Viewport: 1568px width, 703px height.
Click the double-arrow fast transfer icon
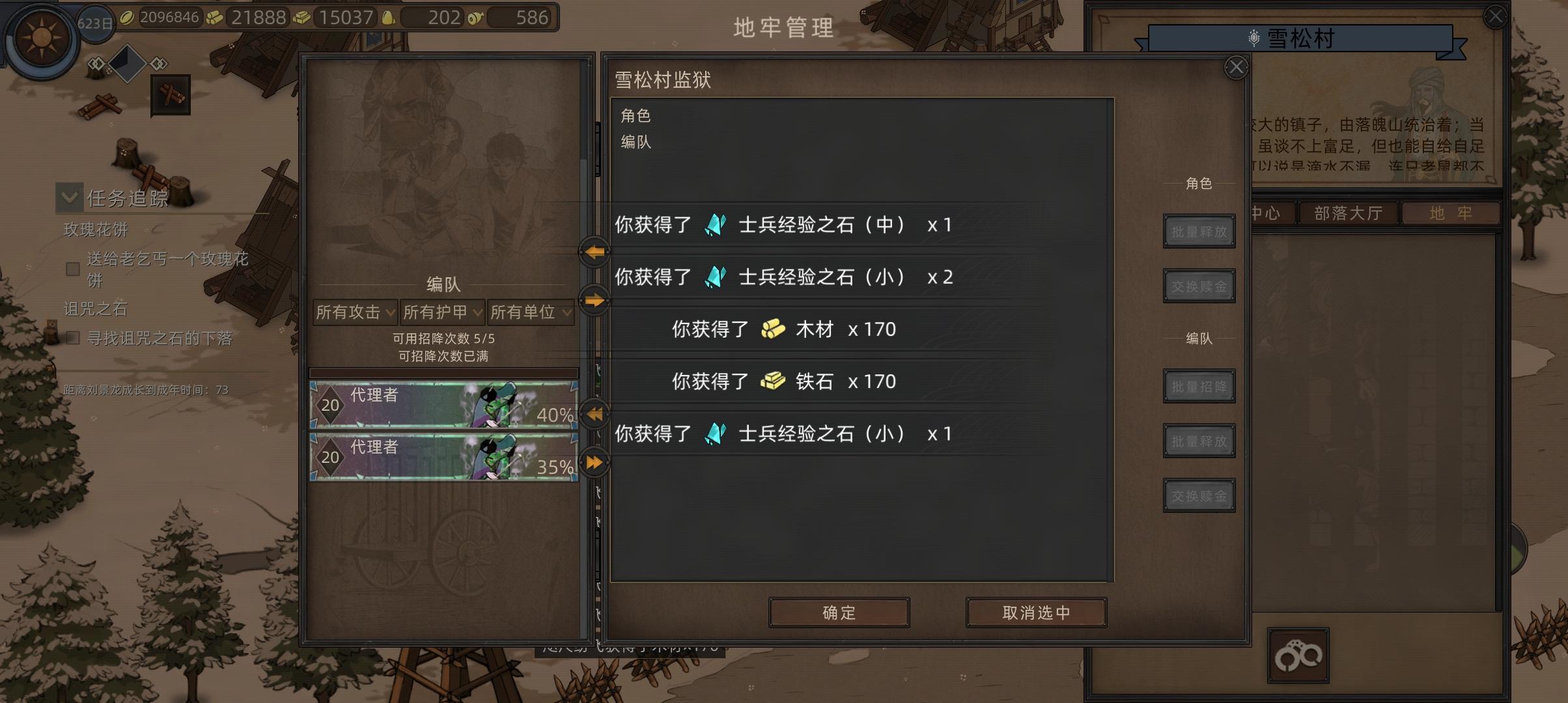coord(593,462)
